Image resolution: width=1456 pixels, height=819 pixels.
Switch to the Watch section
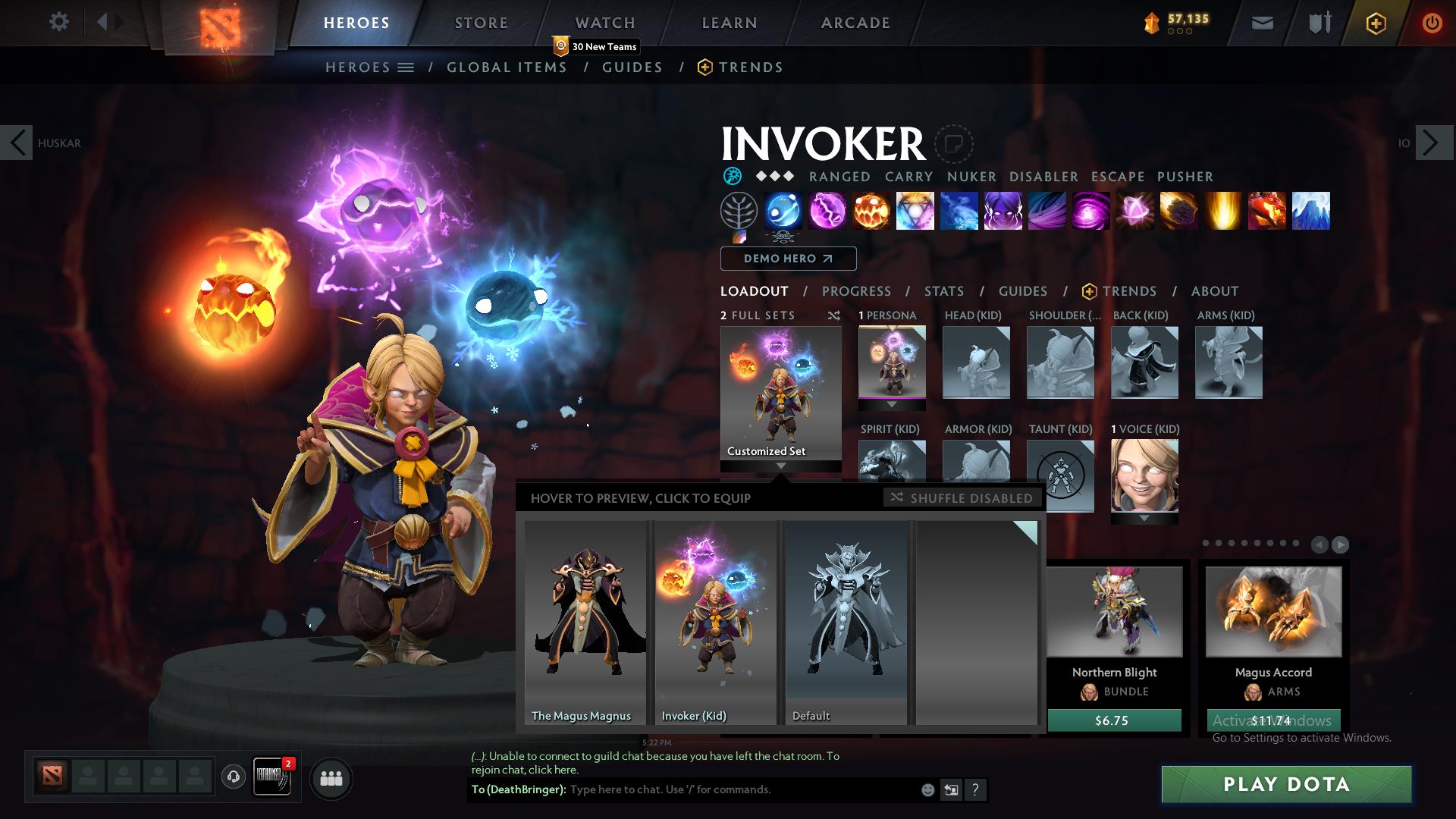click(604, 23)
